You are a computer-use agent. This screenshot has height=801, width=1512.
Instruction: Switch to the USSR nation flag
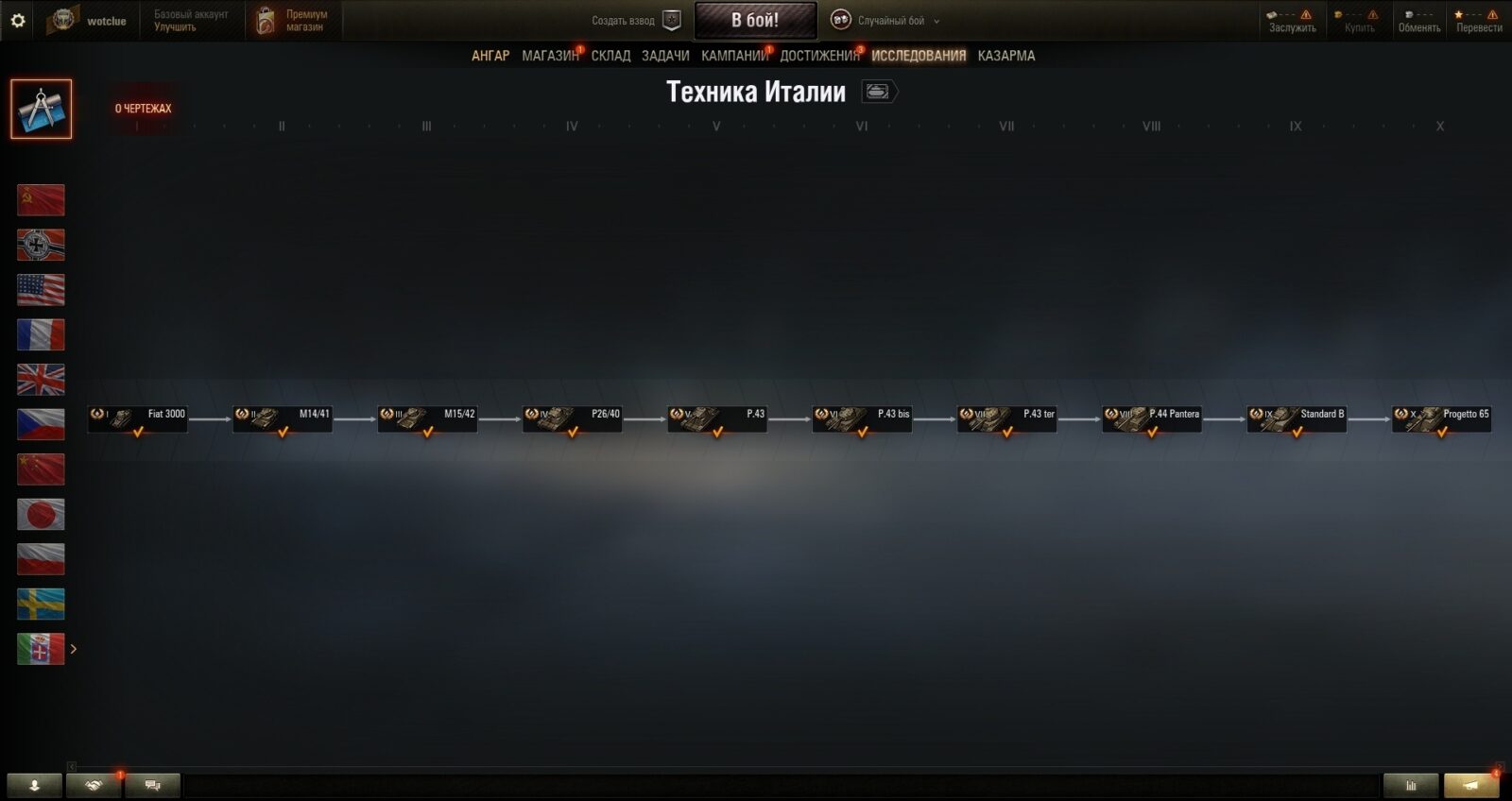41,200
